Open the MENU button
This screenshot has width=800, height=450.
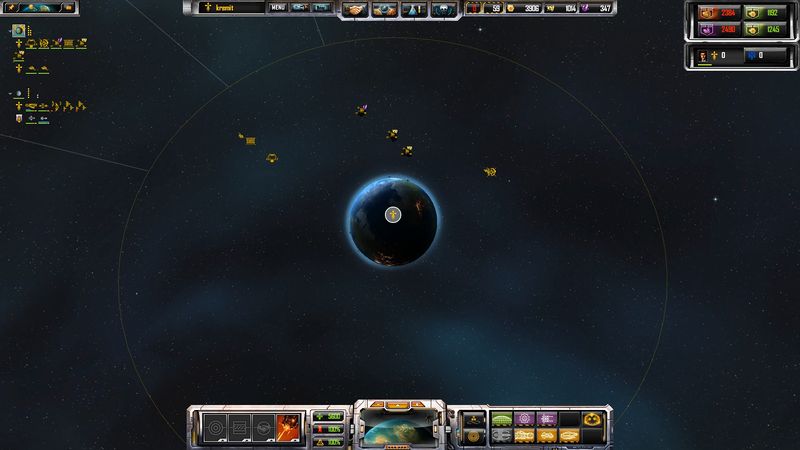(278, 8)
